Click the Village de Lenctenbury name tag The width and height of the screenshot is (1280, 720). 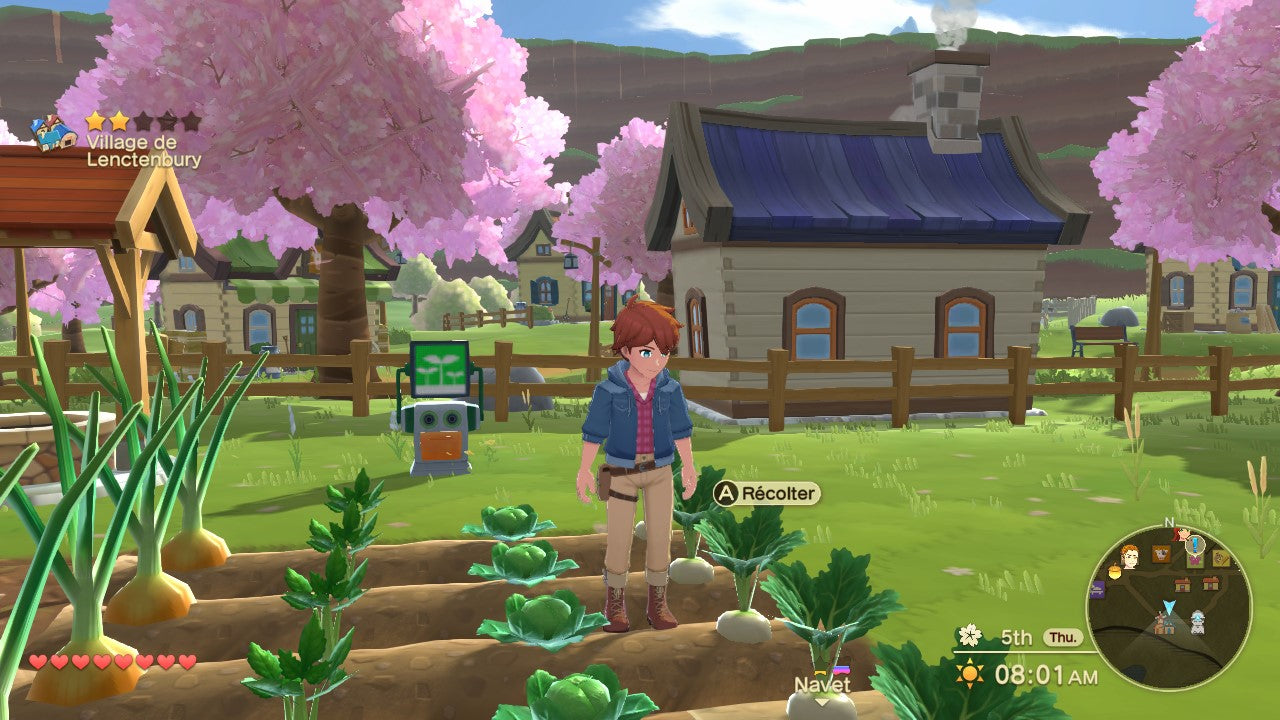pos(142,152)
